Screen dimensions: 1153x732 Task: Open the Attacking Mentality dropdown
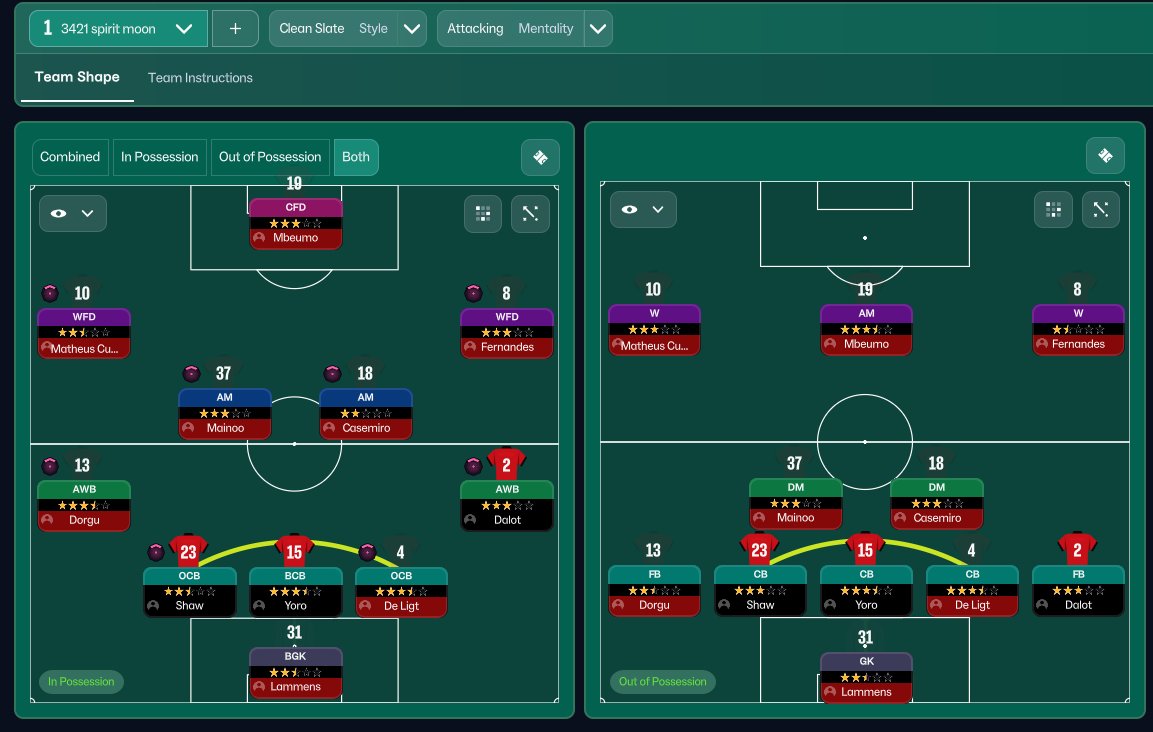coord(597,29)
